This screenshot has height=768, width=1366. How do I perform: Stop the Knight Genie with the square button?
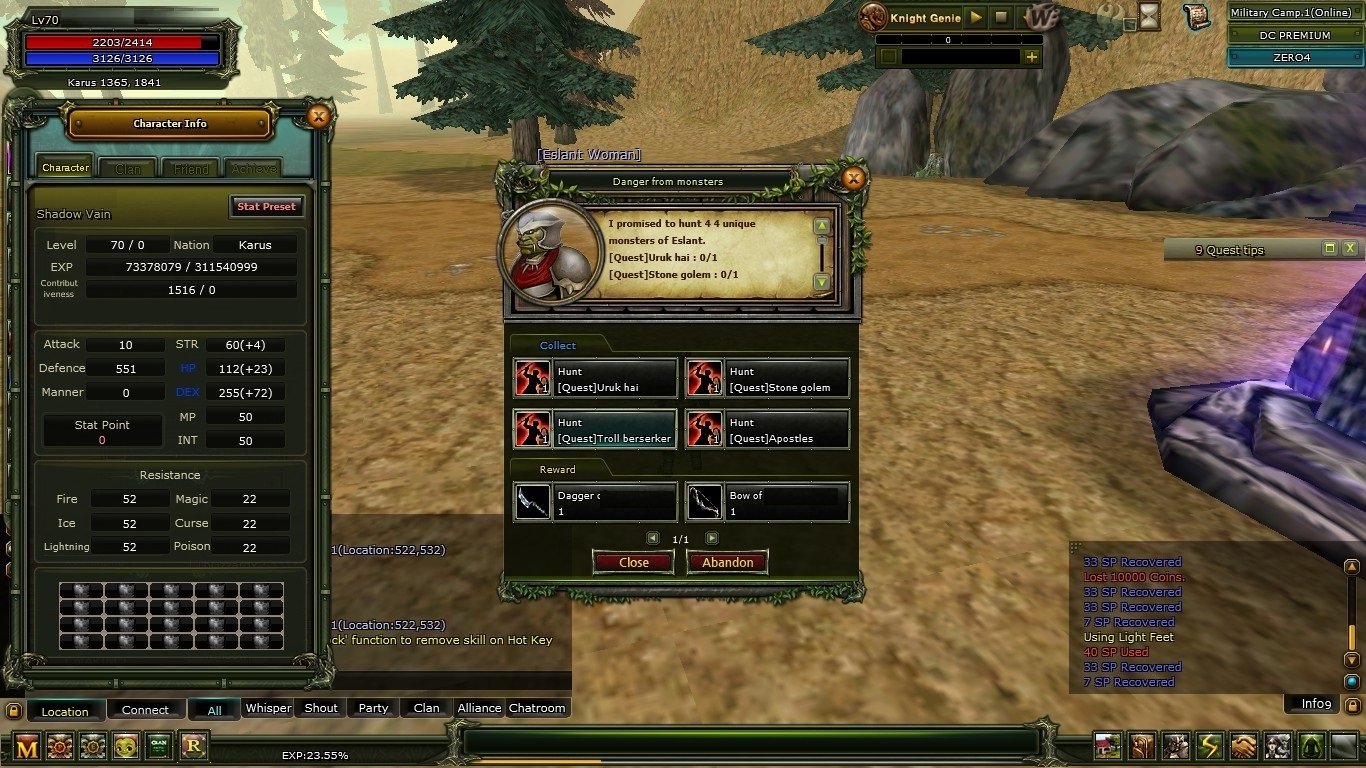pyautogui.click(x=1002, y=17)
